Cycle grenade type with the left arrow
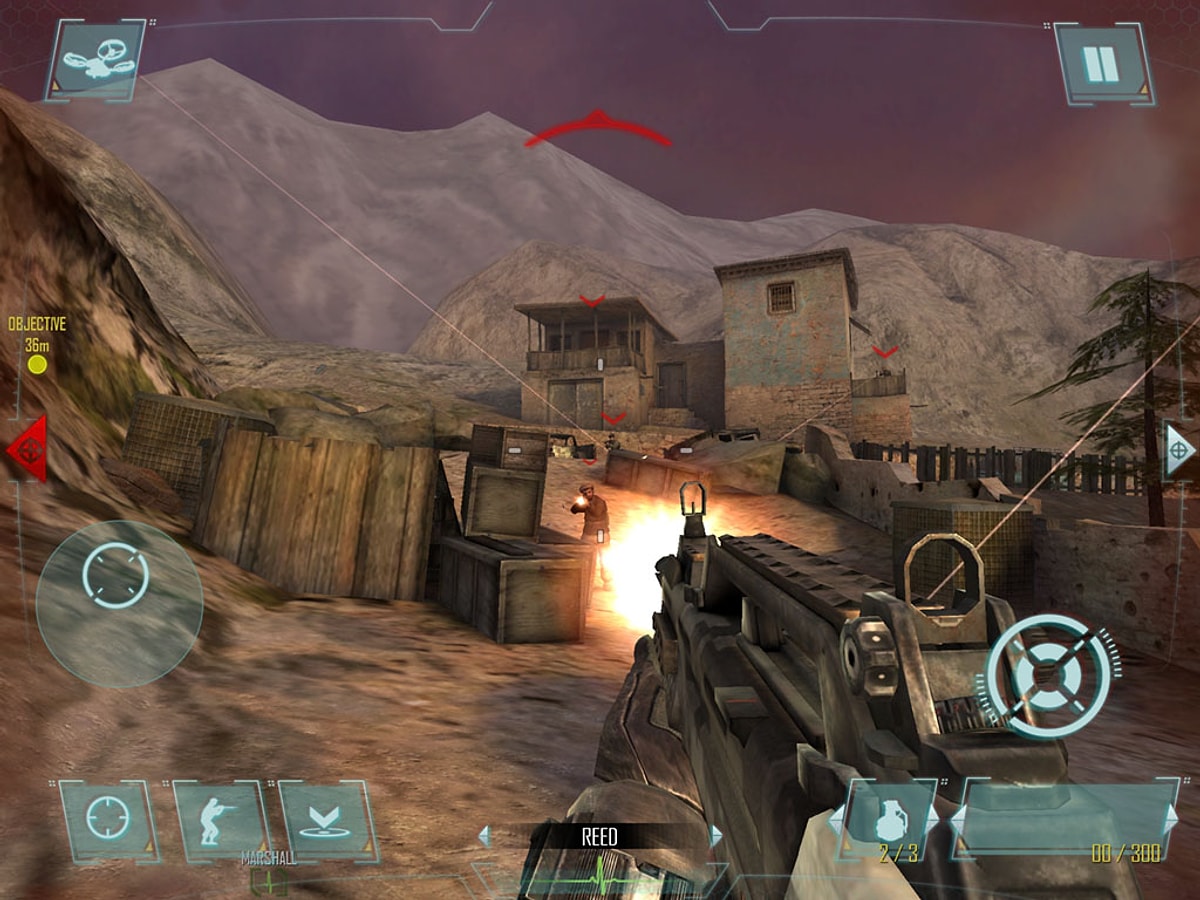Image resolution: width=1200 pixels, height=900 pixels. 837,820
